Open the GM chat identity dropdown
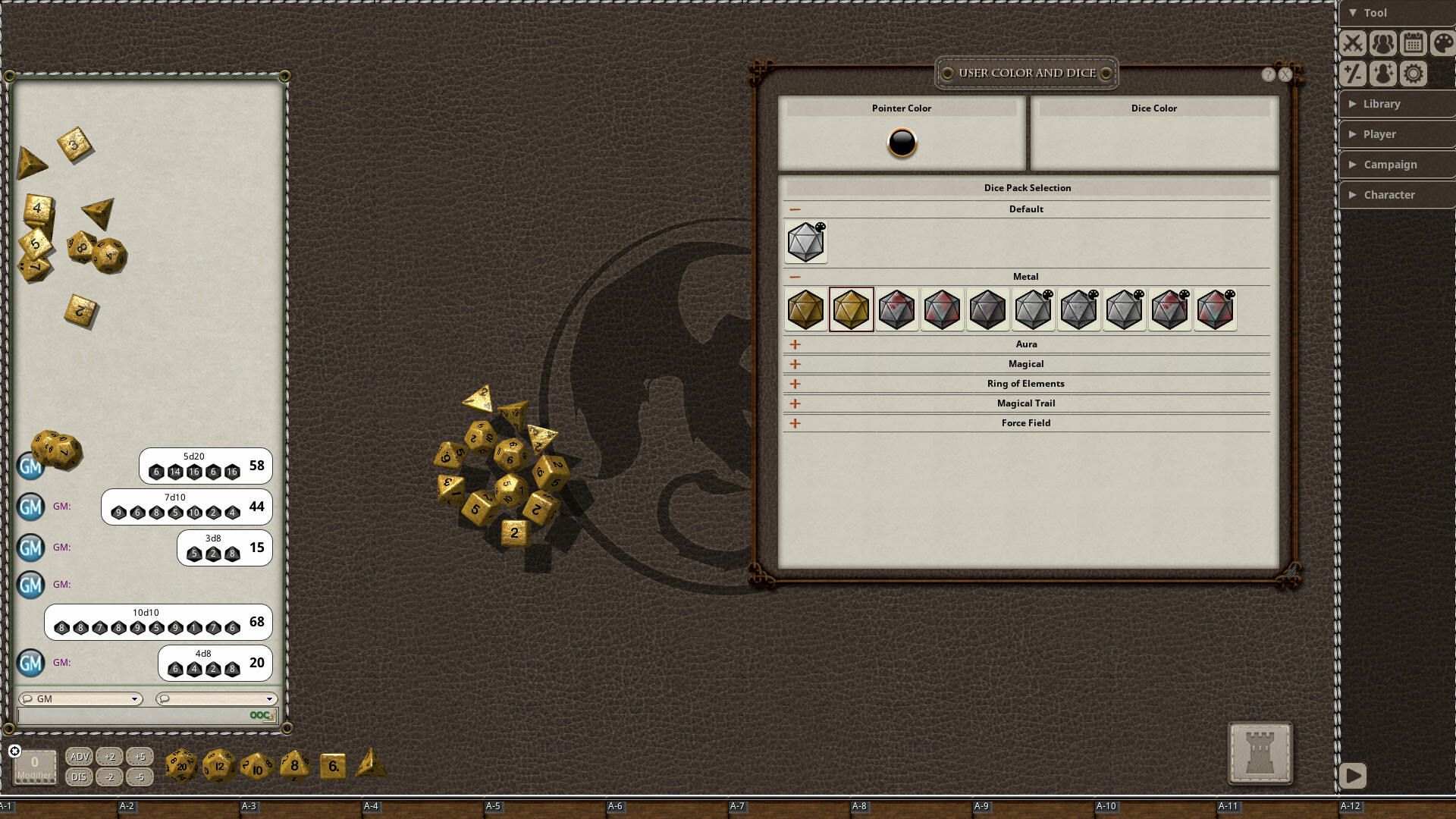 coord(134,699)
